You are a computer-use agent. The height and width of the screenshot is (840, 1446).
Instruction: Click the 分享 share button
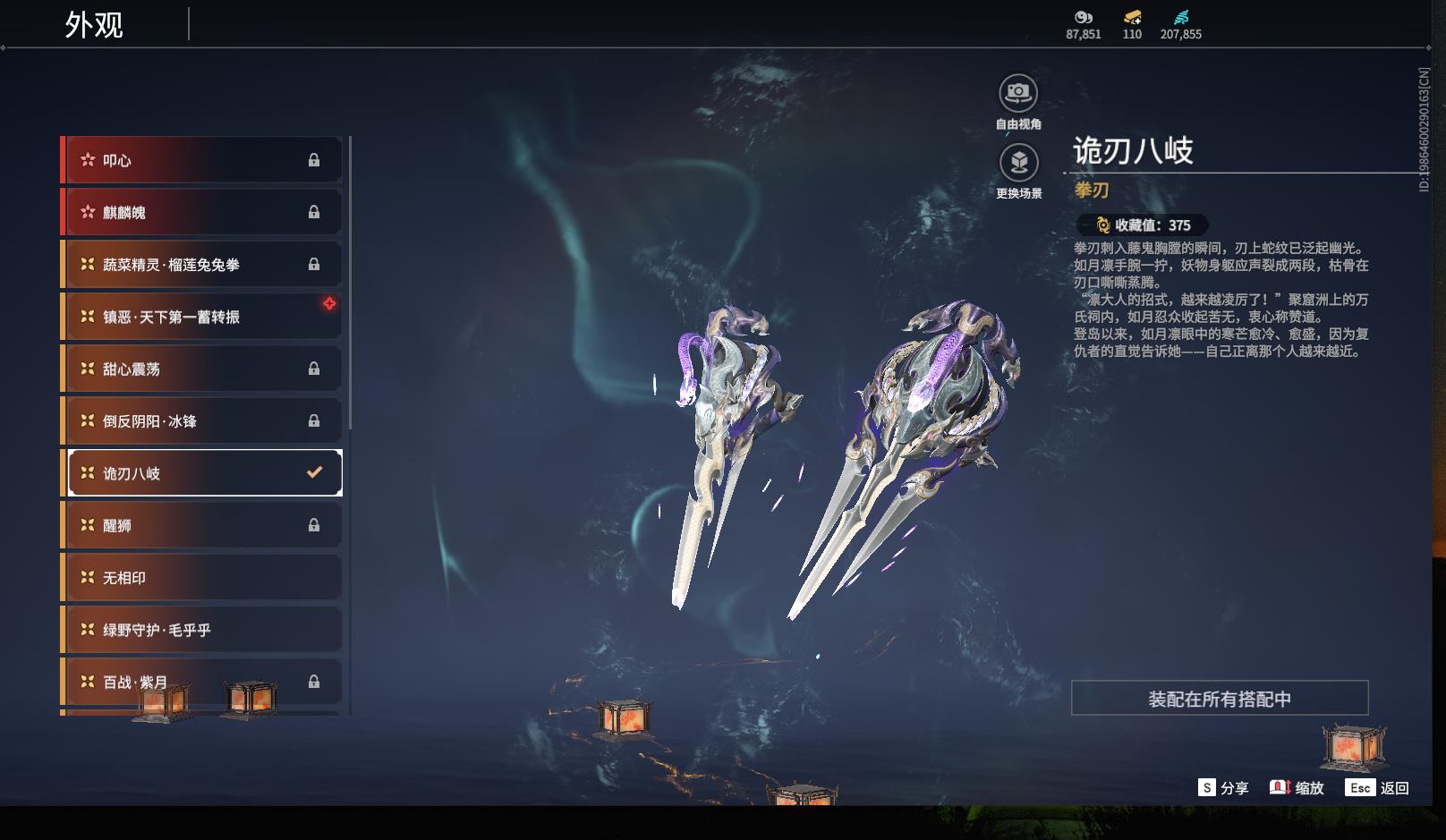pos(1223,788)
